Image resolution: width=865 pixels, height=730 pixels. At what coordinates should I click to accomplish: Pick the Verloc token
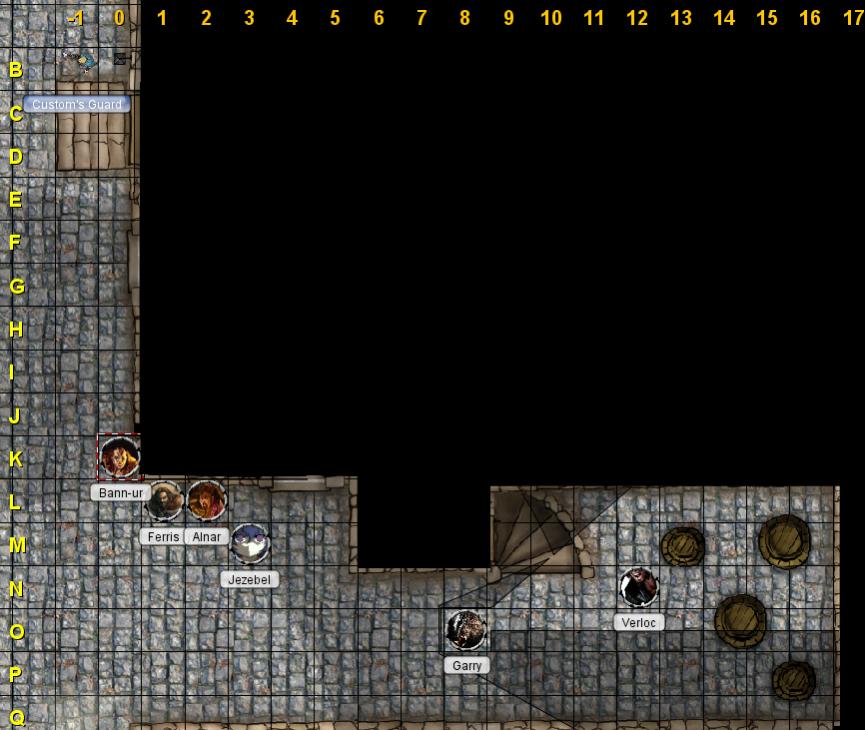pos(638,587)
